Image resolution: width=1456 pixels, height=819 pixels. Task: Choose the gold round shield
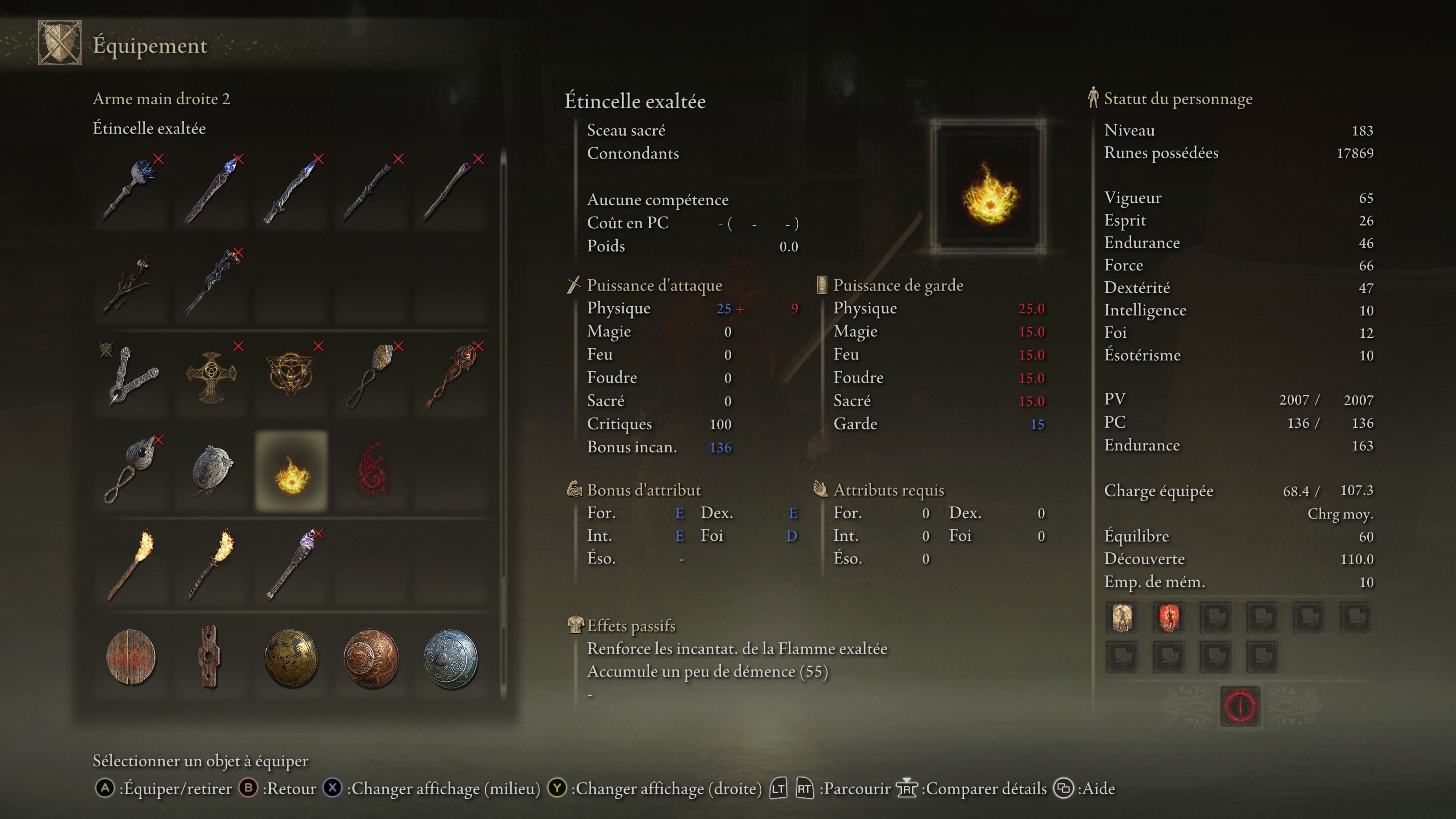tap(292, 657)
